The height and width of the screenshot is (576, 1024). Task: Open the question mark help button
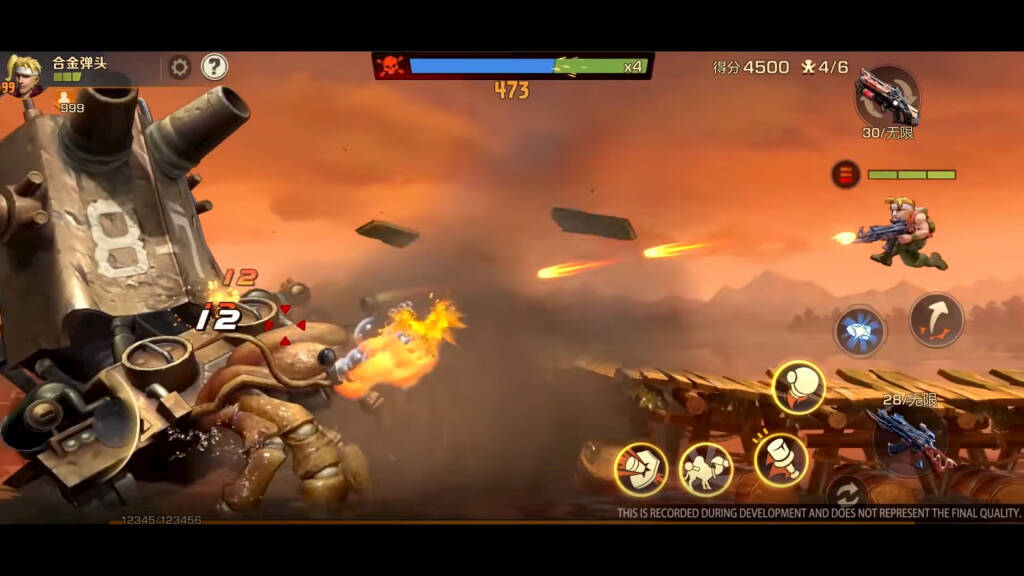click(214, 67)
